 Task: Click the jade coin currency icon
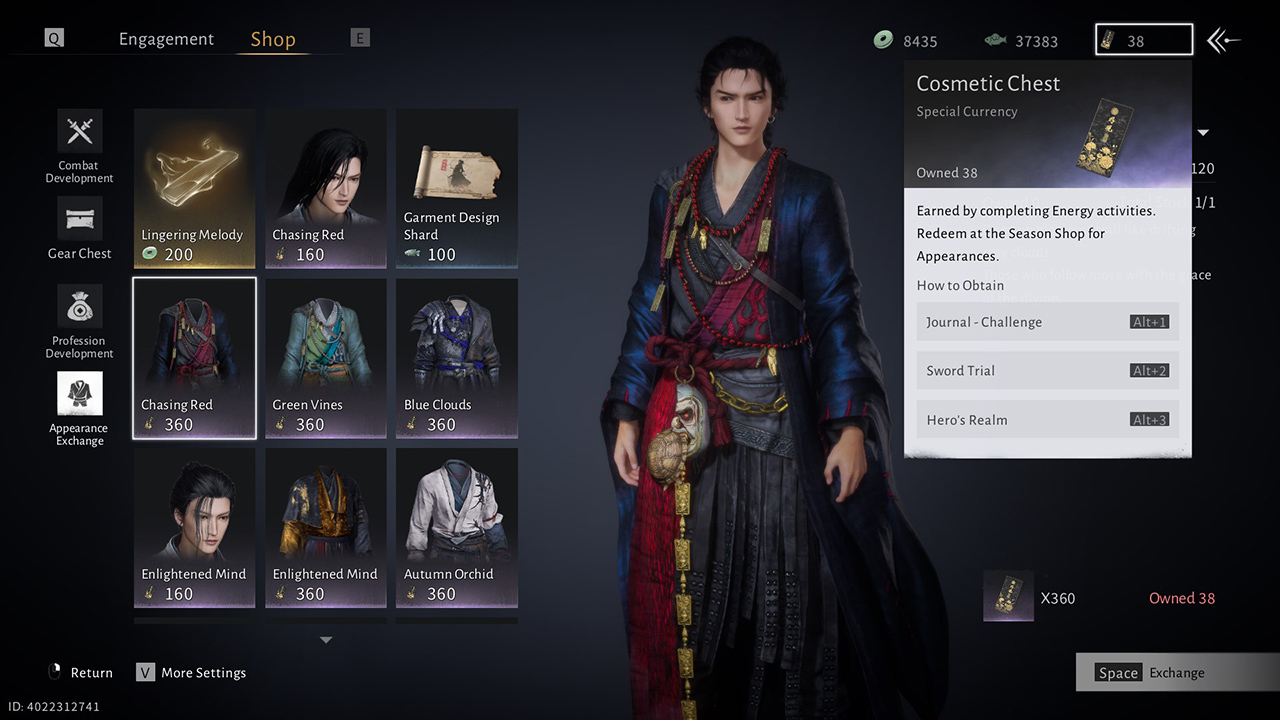point(883,41)
